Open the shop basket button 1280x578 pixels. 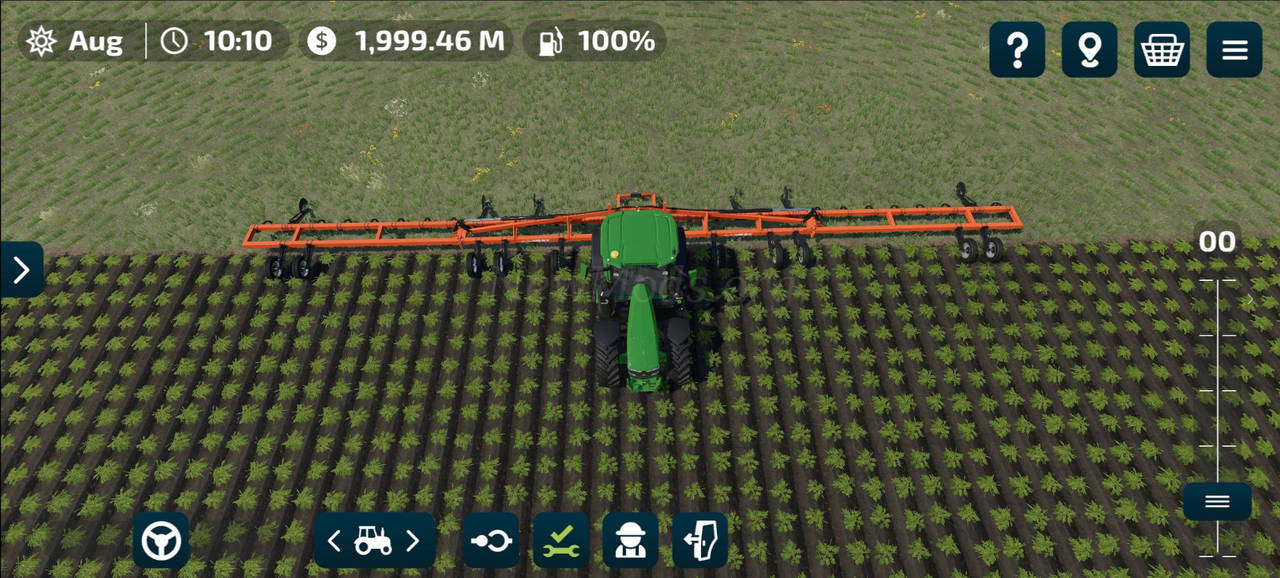pyautogui.click(x=1162, y=50)
